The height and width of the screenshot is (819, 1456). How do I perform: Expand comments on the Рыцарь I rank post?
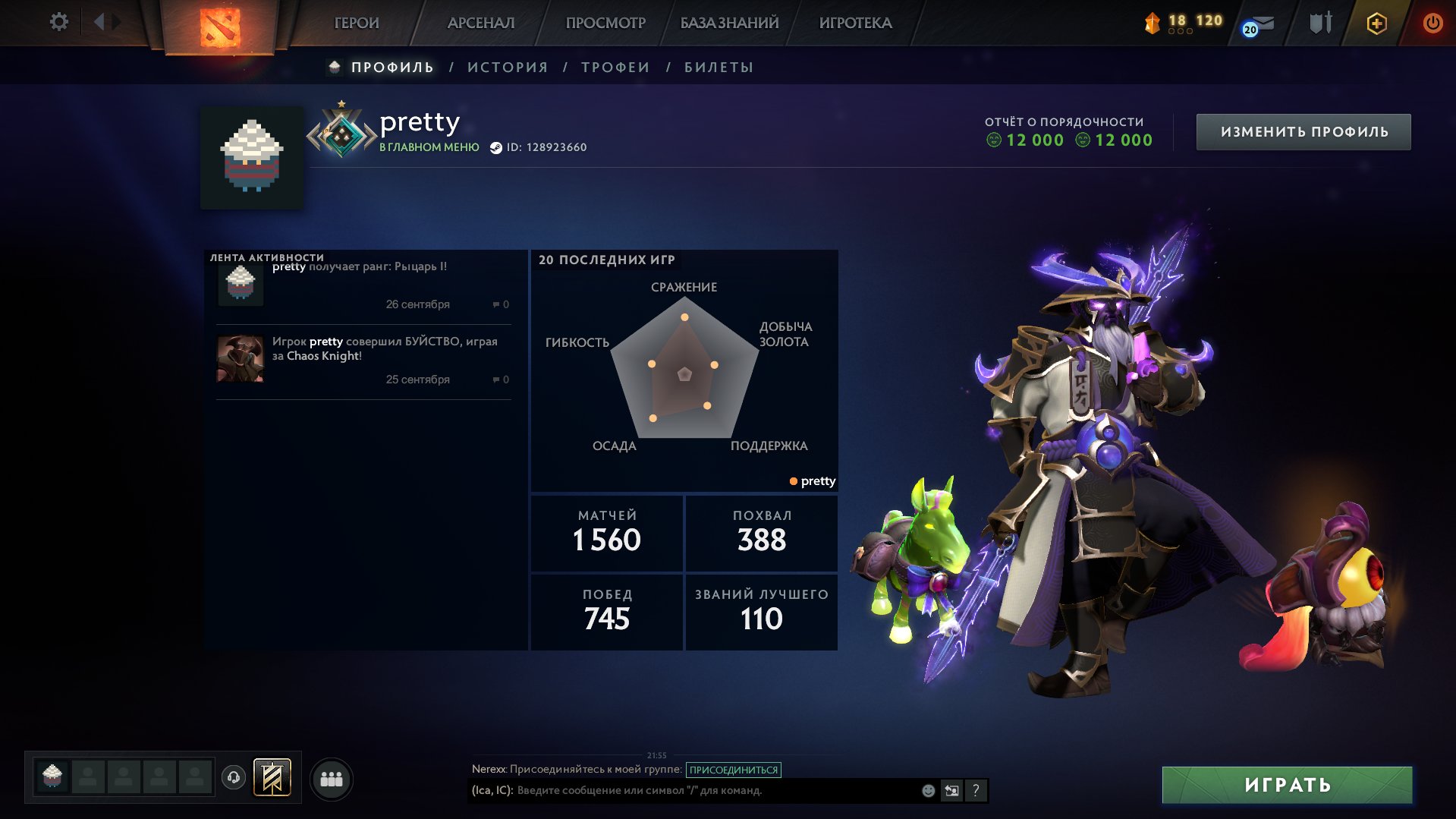pyautogui.click(x=500, y=304)
